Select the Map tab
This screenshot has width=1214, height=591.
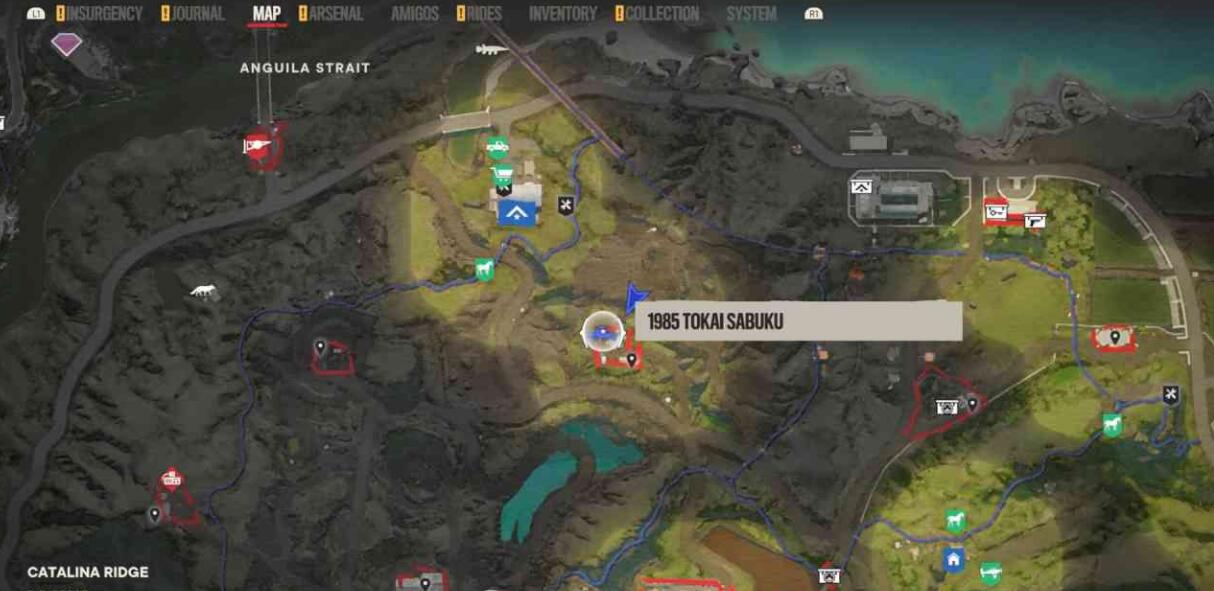266,14
